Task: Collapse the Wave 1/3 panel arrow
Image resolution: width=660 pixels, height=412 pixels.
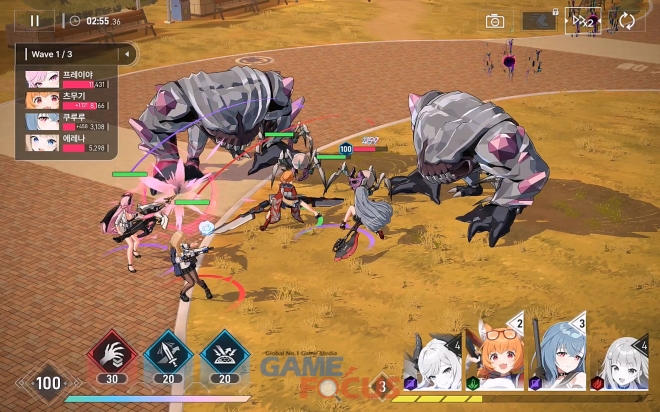Action: (x=126, y=53)
